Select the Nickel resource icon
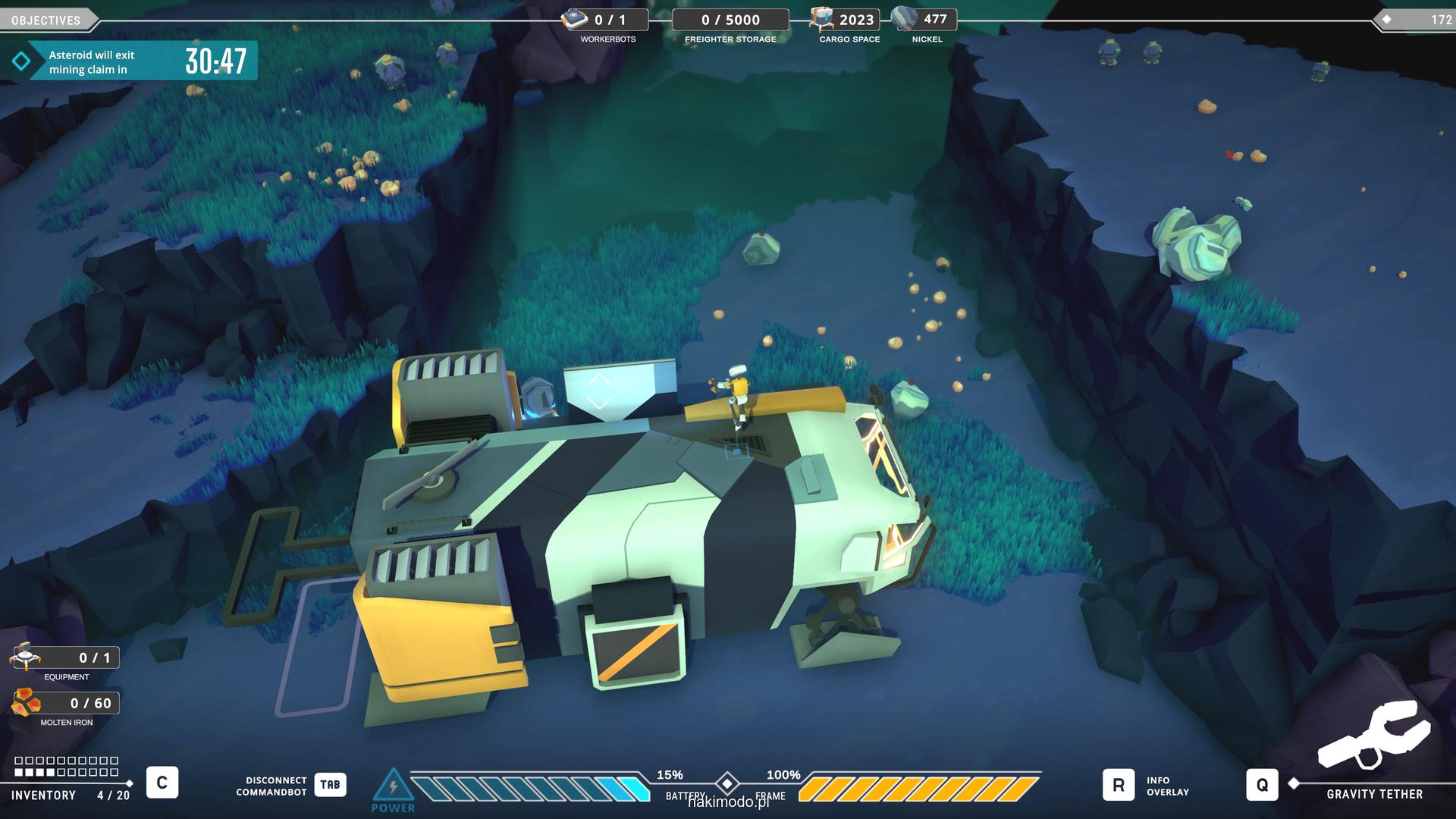The height and width of the screenshot is (819, 1456). pyautogui.click(x=903, y=19)
